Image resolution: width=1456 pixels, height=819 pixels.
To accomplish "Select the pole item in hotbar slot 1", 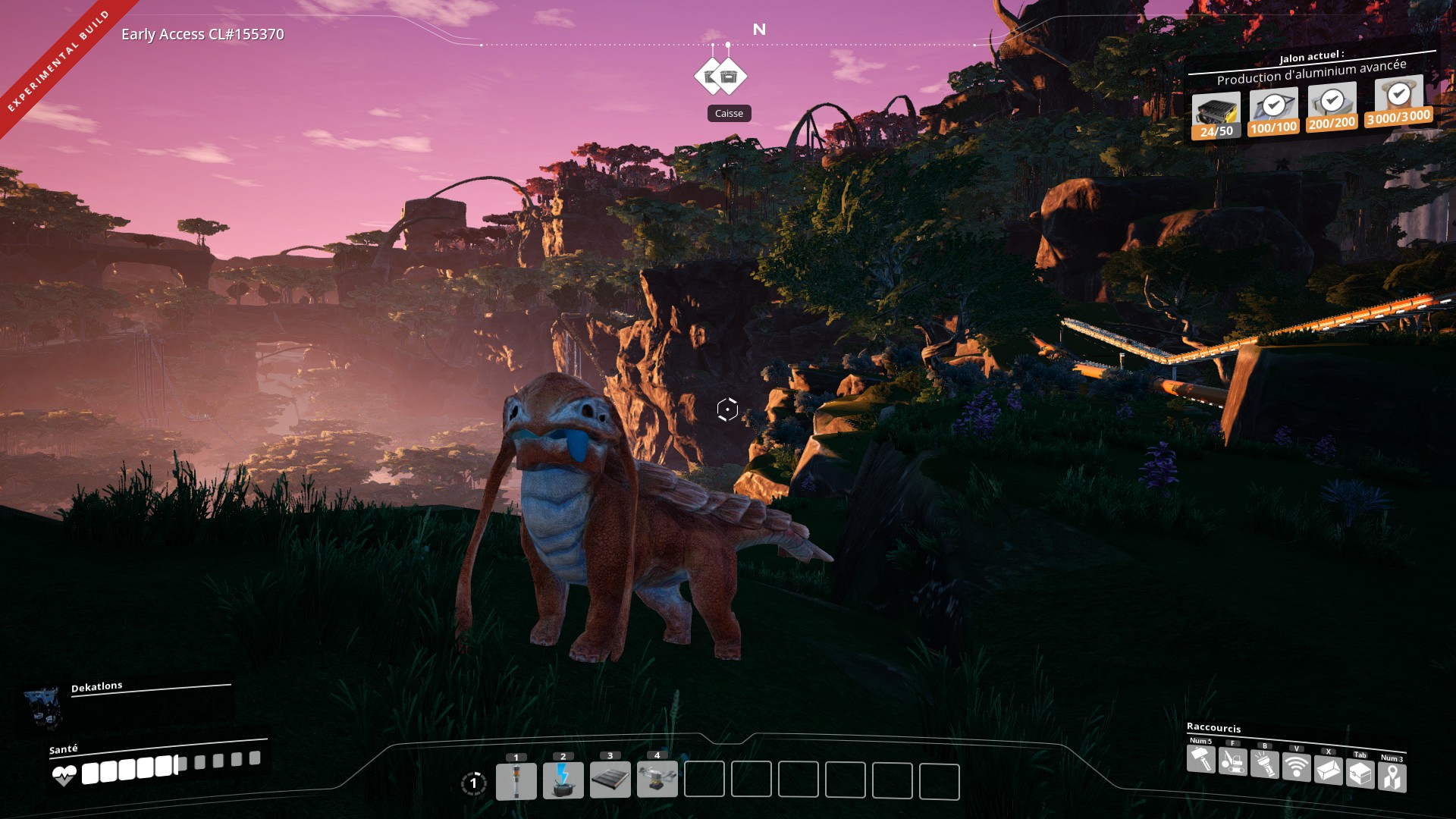I will pyautogui.click(x=516, y=781).
